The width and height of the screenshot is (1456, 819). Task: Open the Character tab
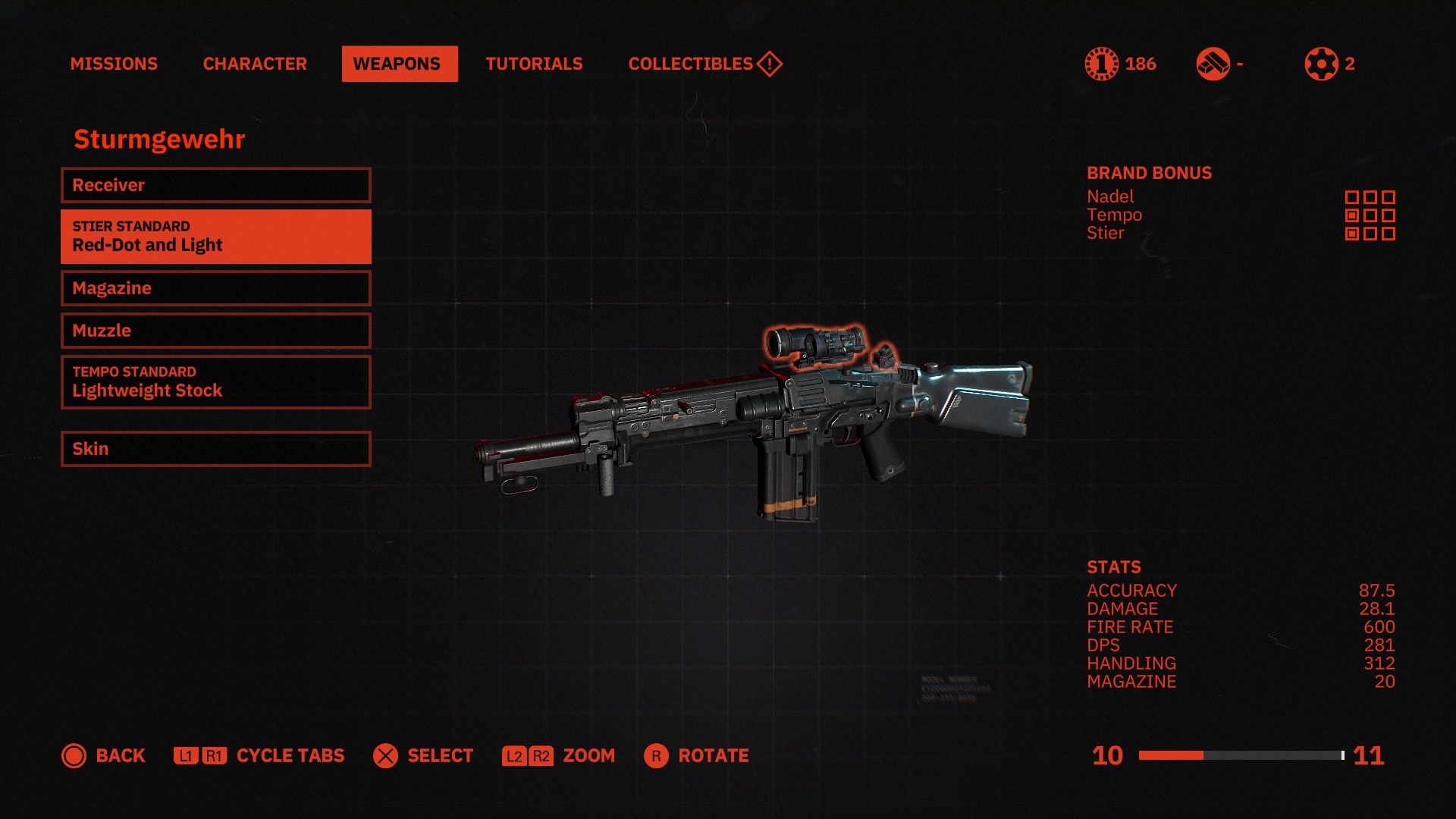pos(255,64)
